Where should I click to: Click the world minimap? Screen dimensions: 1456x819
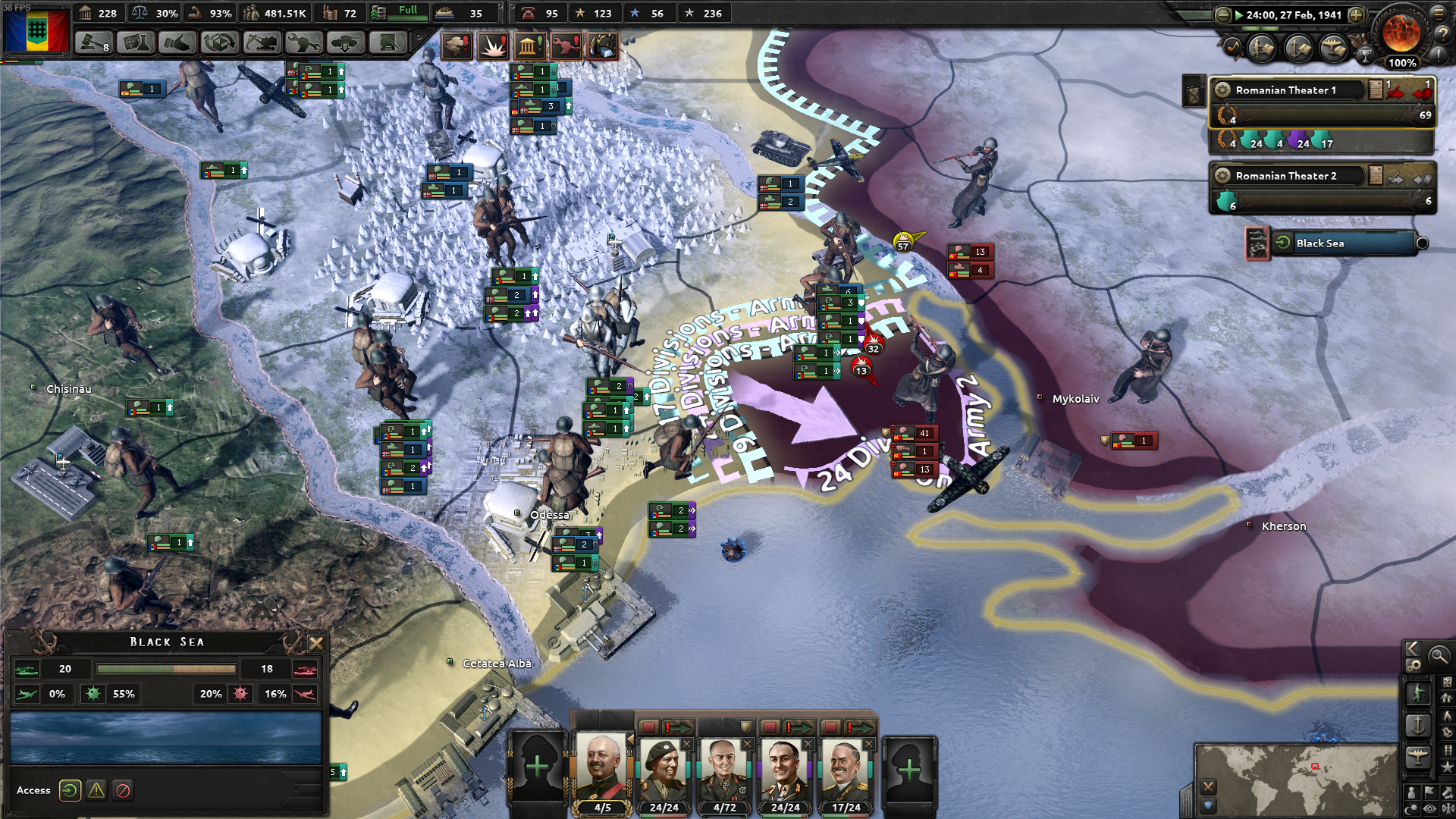click(x=1295, y=779)
